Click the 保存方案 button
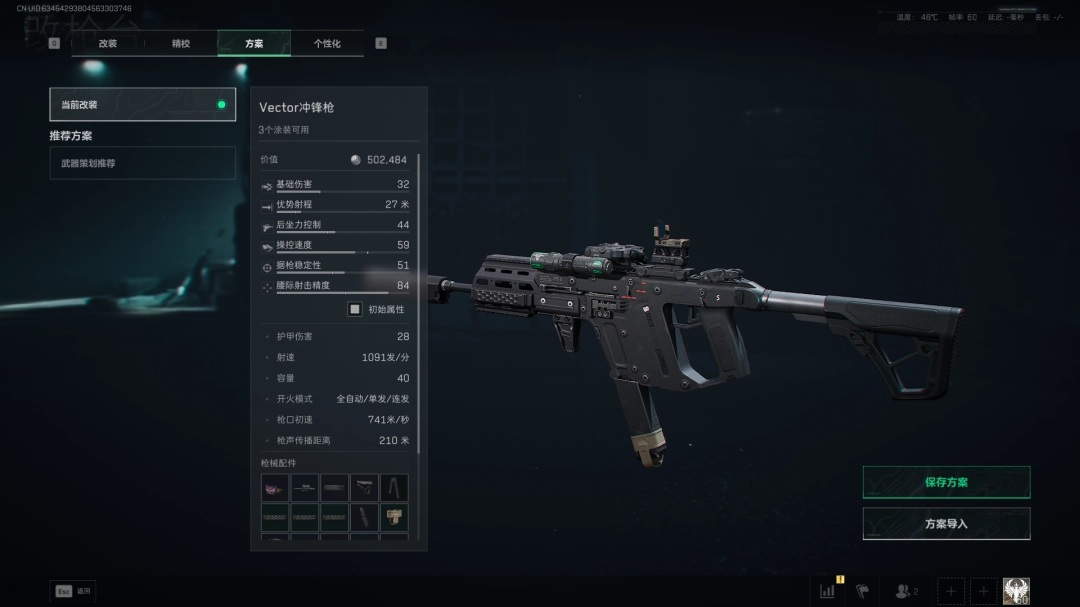1080x607 pixels. 946,482
